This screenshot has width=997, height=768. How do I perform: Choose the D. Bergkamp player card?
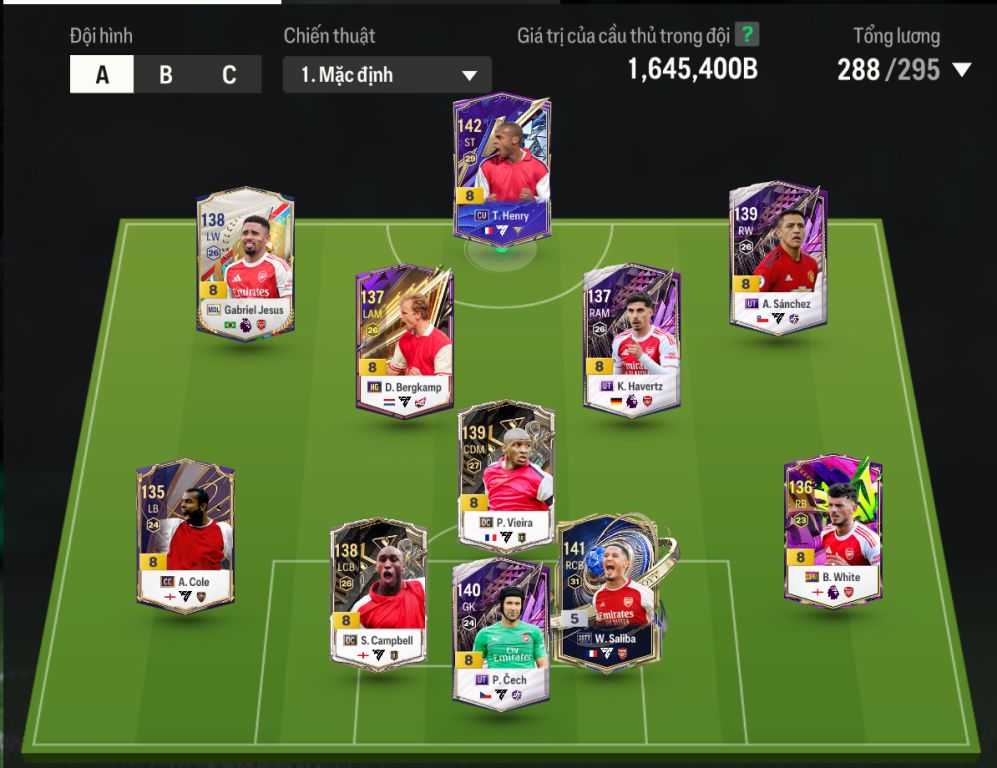[404, 338]
